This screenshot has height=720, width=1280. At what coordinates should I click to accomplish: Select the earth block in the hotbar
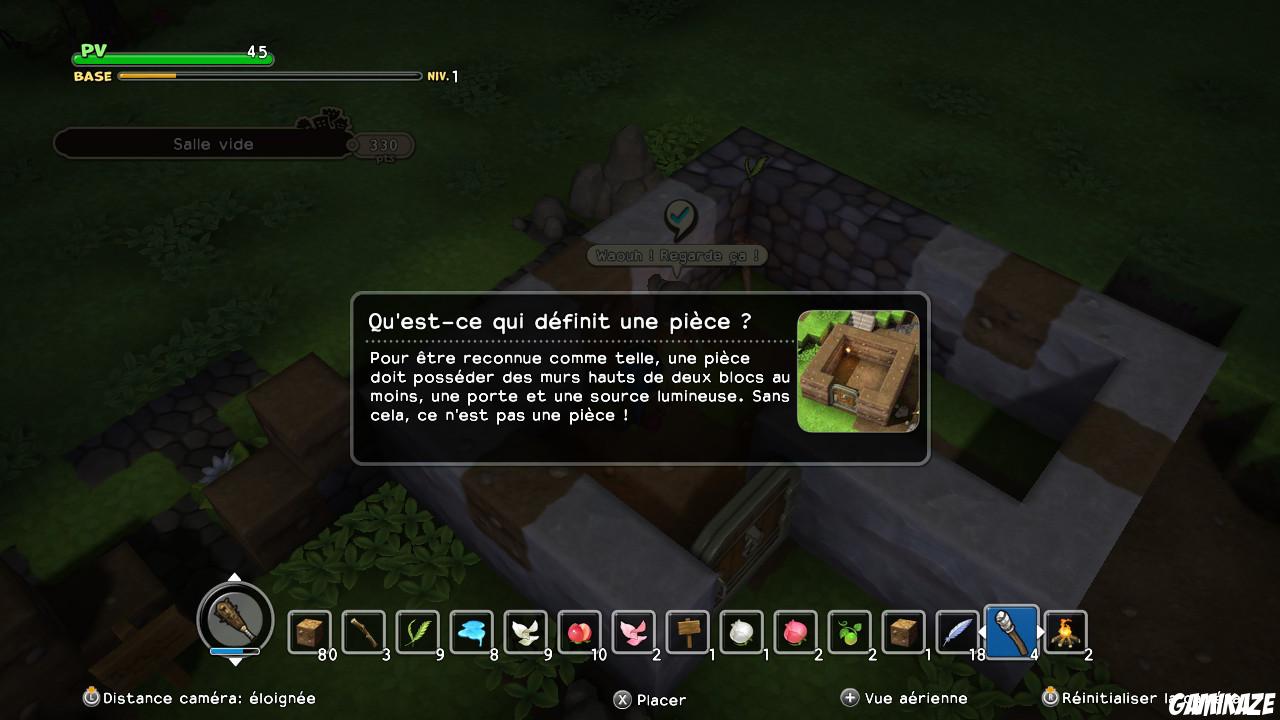click(x=310, y=630)
